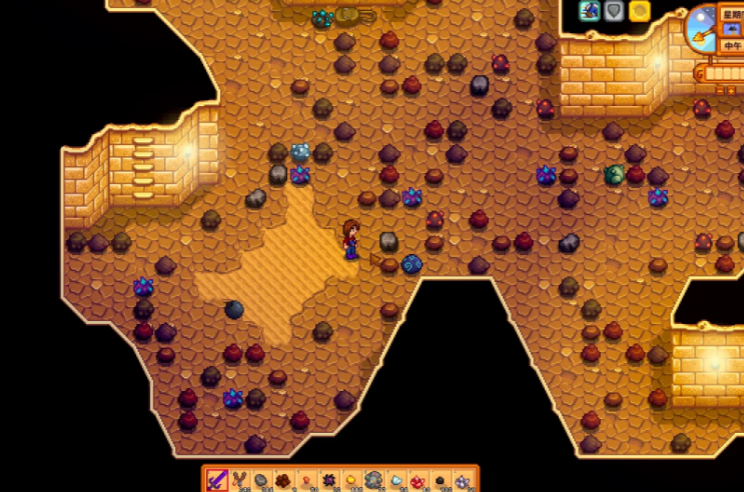Select the yellow-orange essence hotbar slot

351,480
